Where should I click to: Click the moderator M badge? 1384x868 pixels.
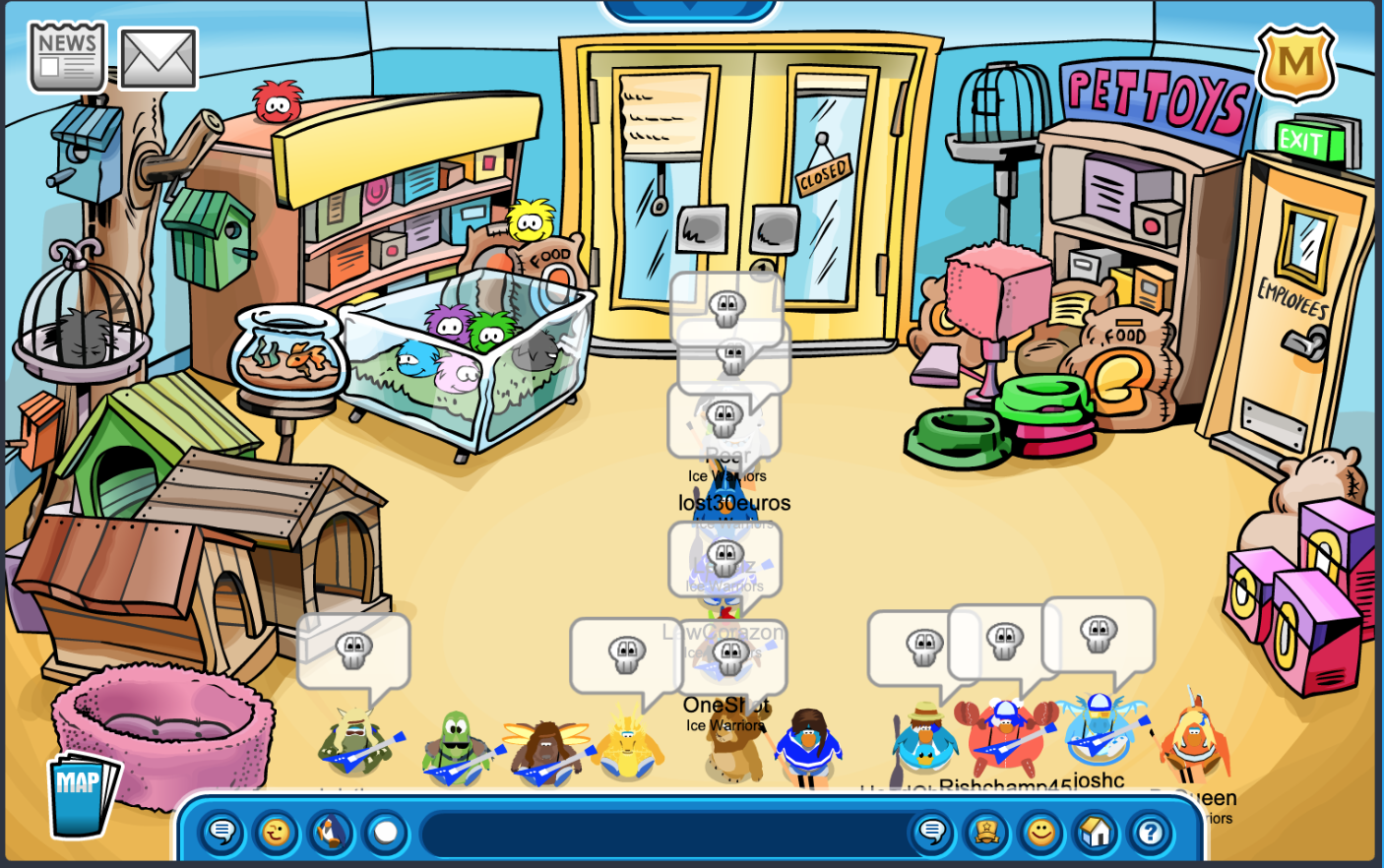coord(1295,64)
